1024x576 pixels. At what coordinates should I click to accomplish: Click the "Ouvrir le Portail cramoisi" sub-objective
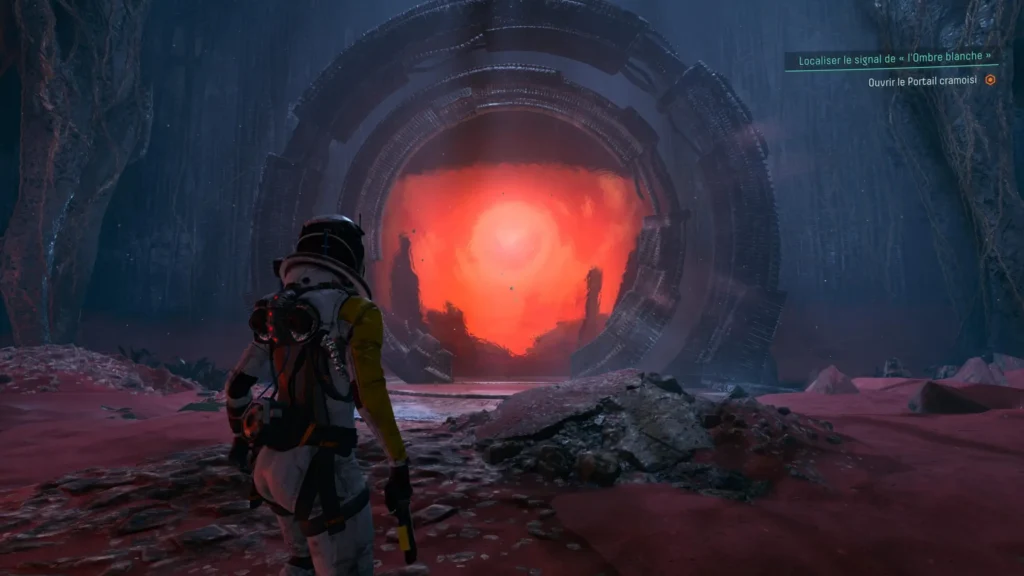point(922,80)
